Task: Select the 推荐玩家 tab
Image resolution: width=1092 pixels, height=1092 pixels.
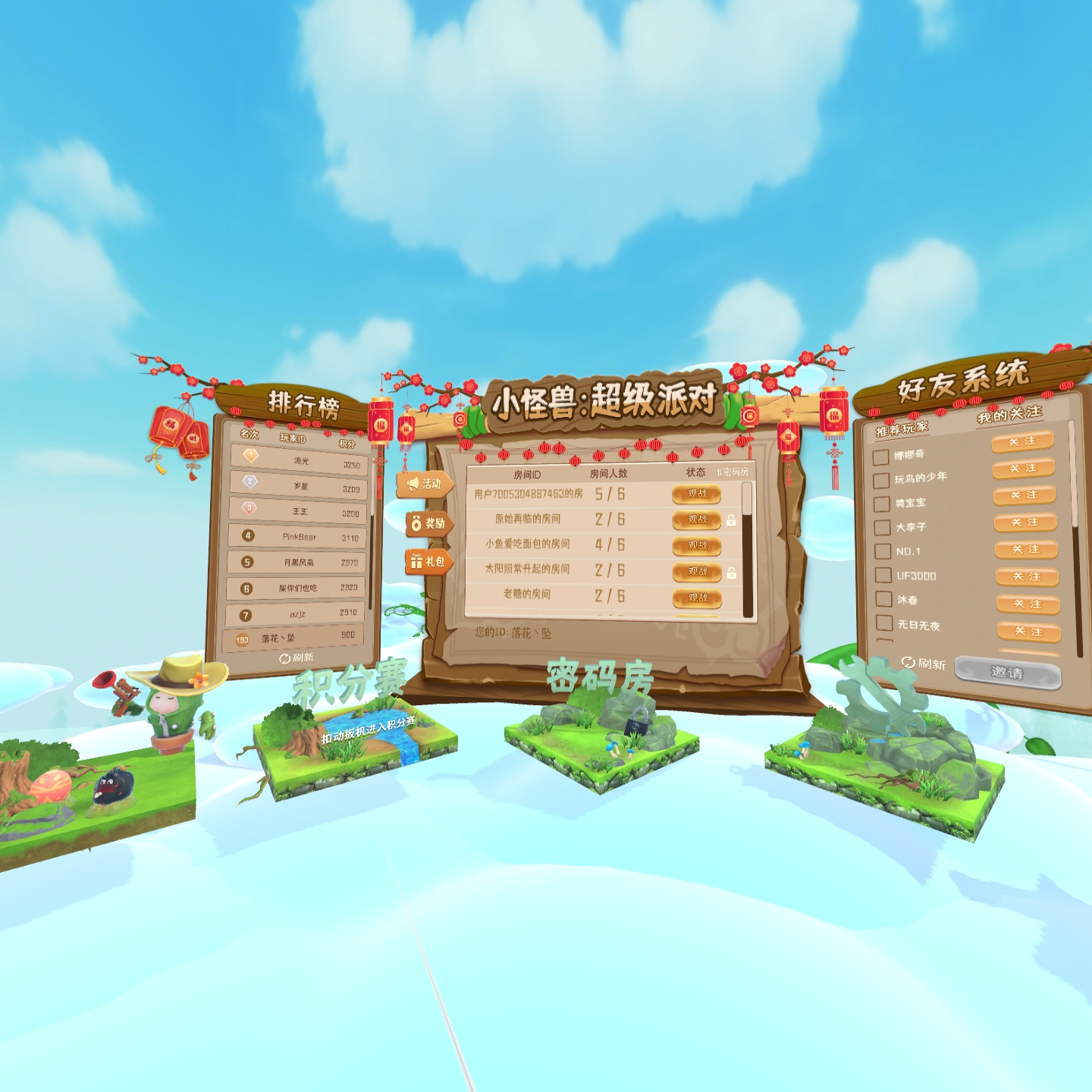Action: pyautogui.click(x=902, y=428)
